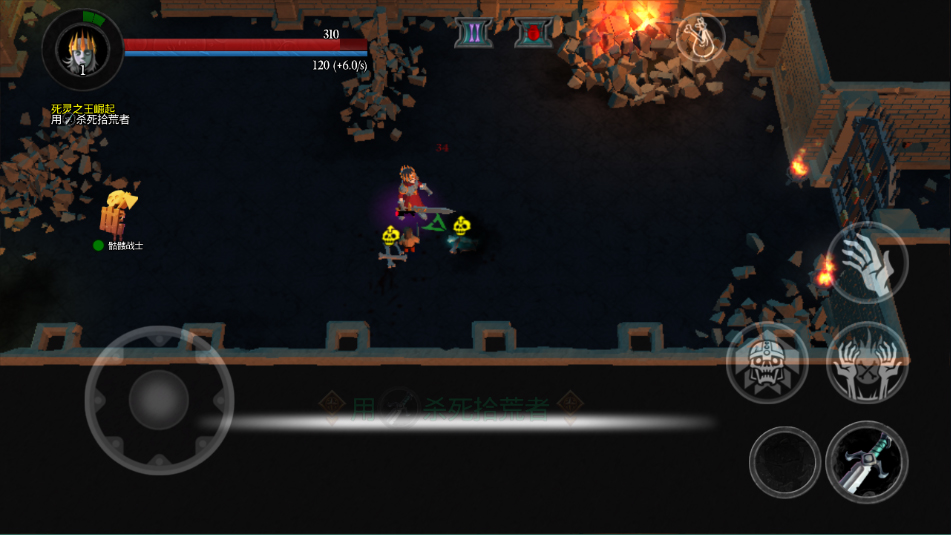
Task: Trigger the raised hands skull ability
Action: (867, 362)
